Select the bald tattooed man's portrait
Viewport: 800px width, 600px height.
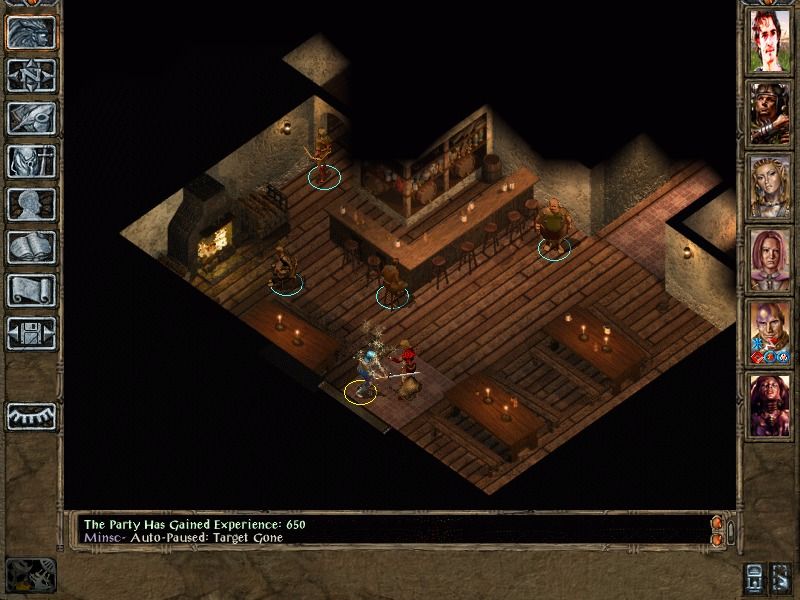point(771,333)
